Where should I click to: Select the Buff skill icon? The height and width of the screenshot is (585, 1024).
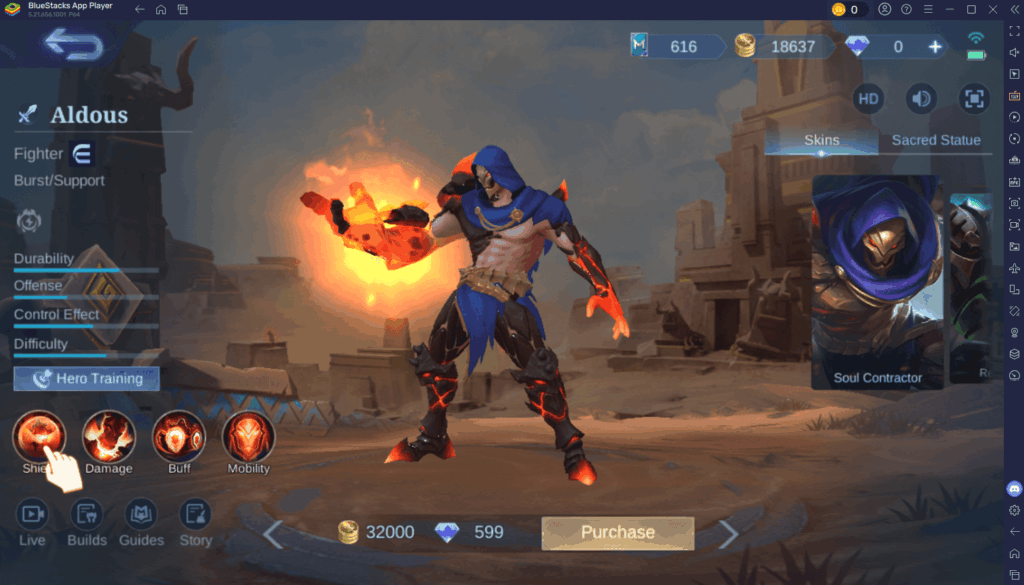click(179, 437)
